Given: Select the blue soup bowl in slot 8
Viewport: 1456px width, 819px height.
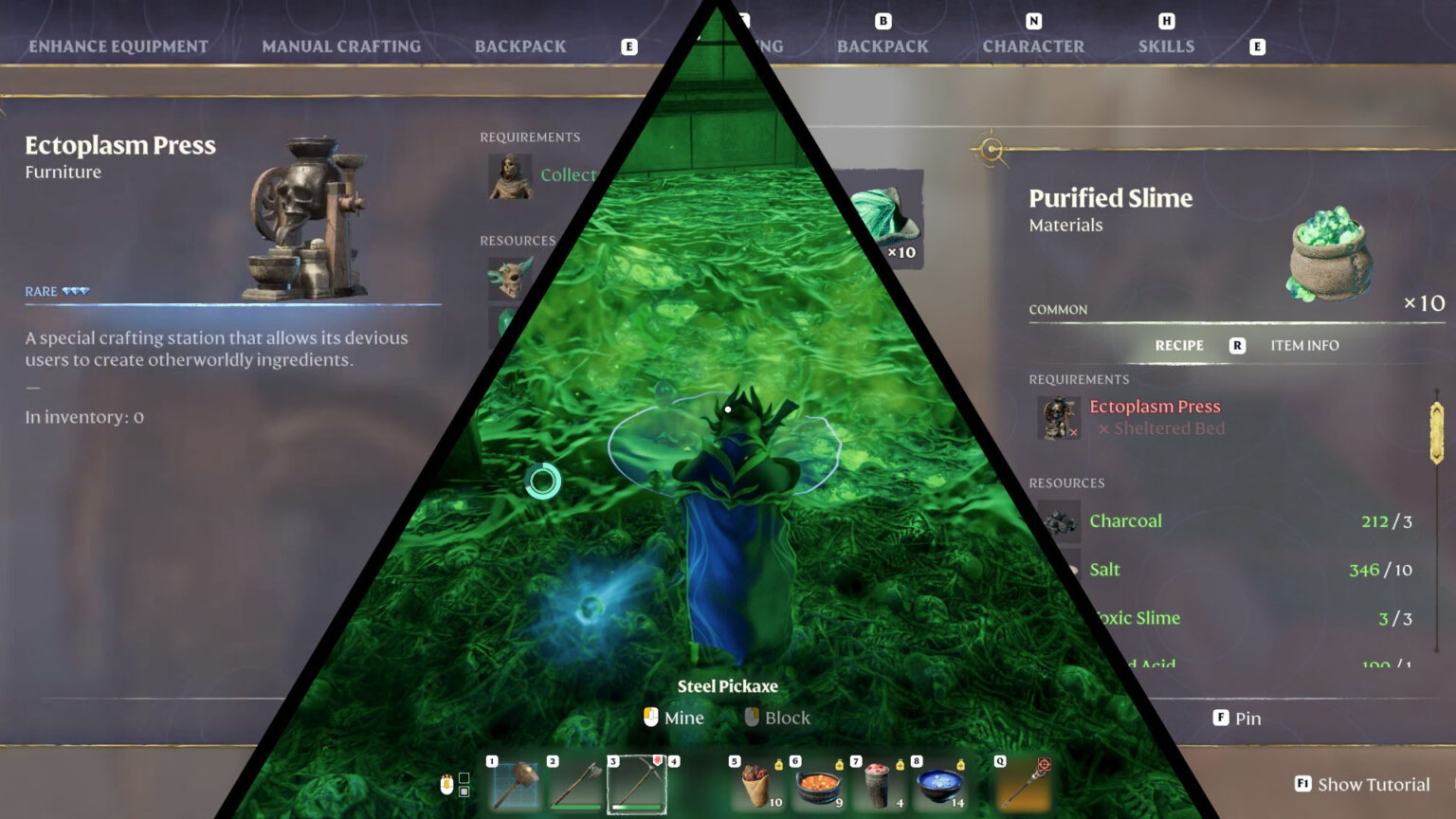Looking at the screenshot, I should pos(938,783).
